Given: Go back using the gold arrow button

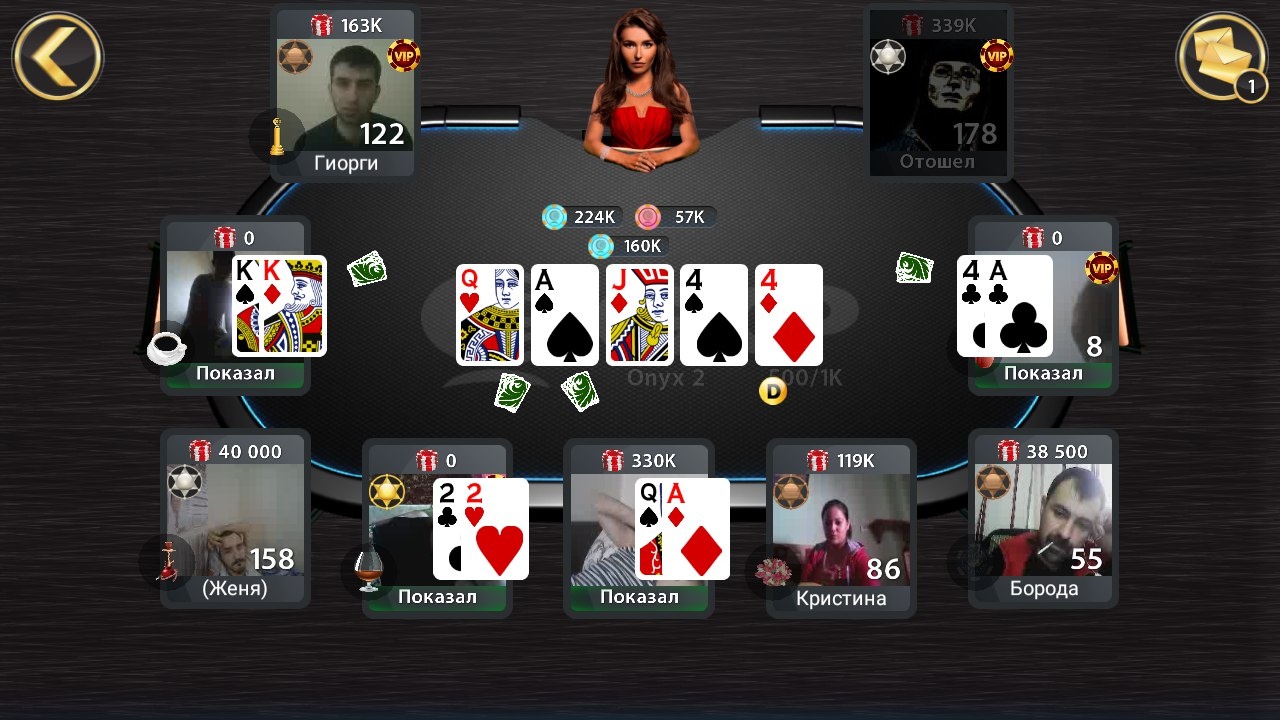Looking at the screenshot, I should 57,55.
